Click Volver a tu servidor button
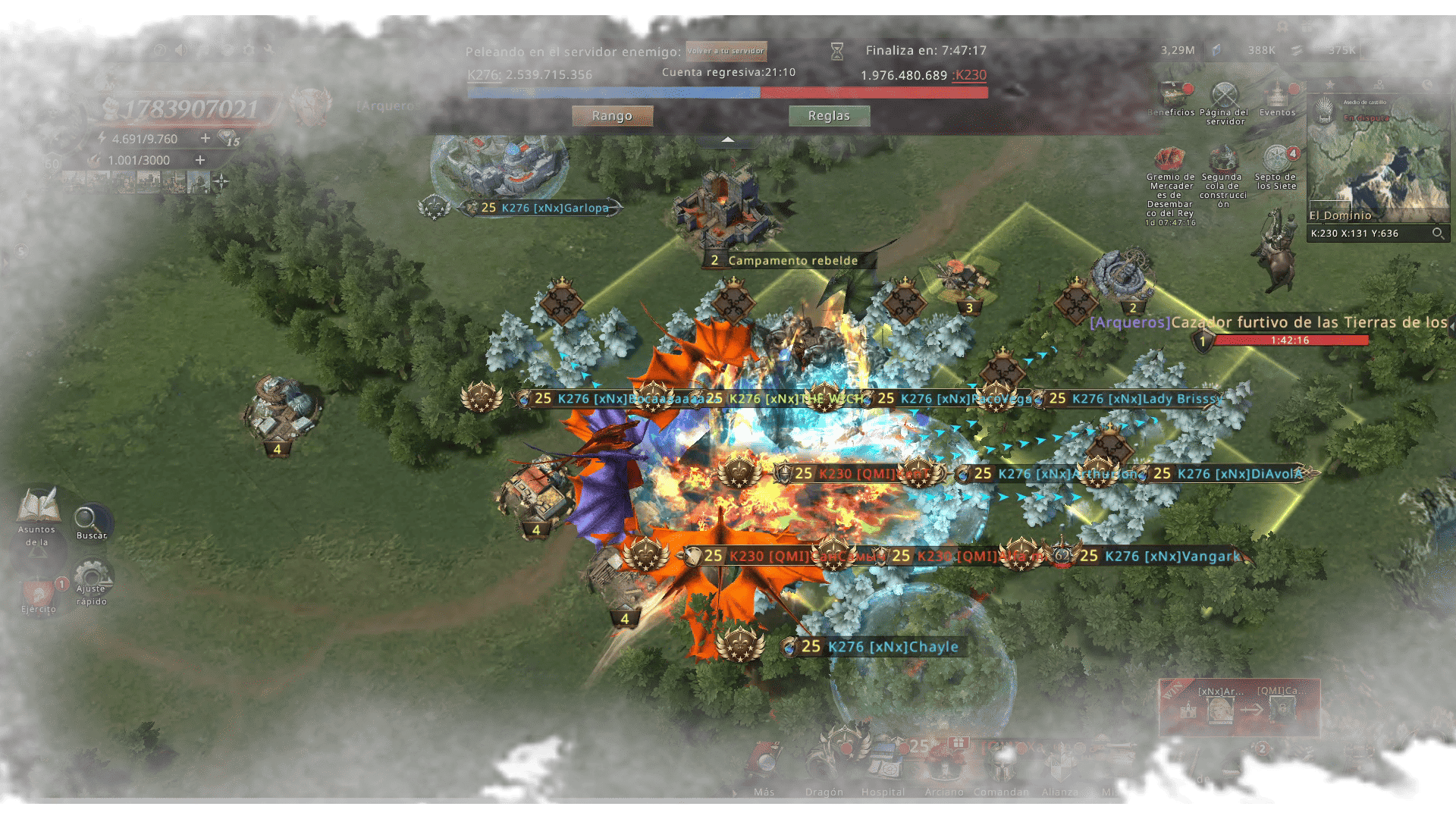Image resolution: width=1456 pixels, height=819 pixels. [726, 51]
